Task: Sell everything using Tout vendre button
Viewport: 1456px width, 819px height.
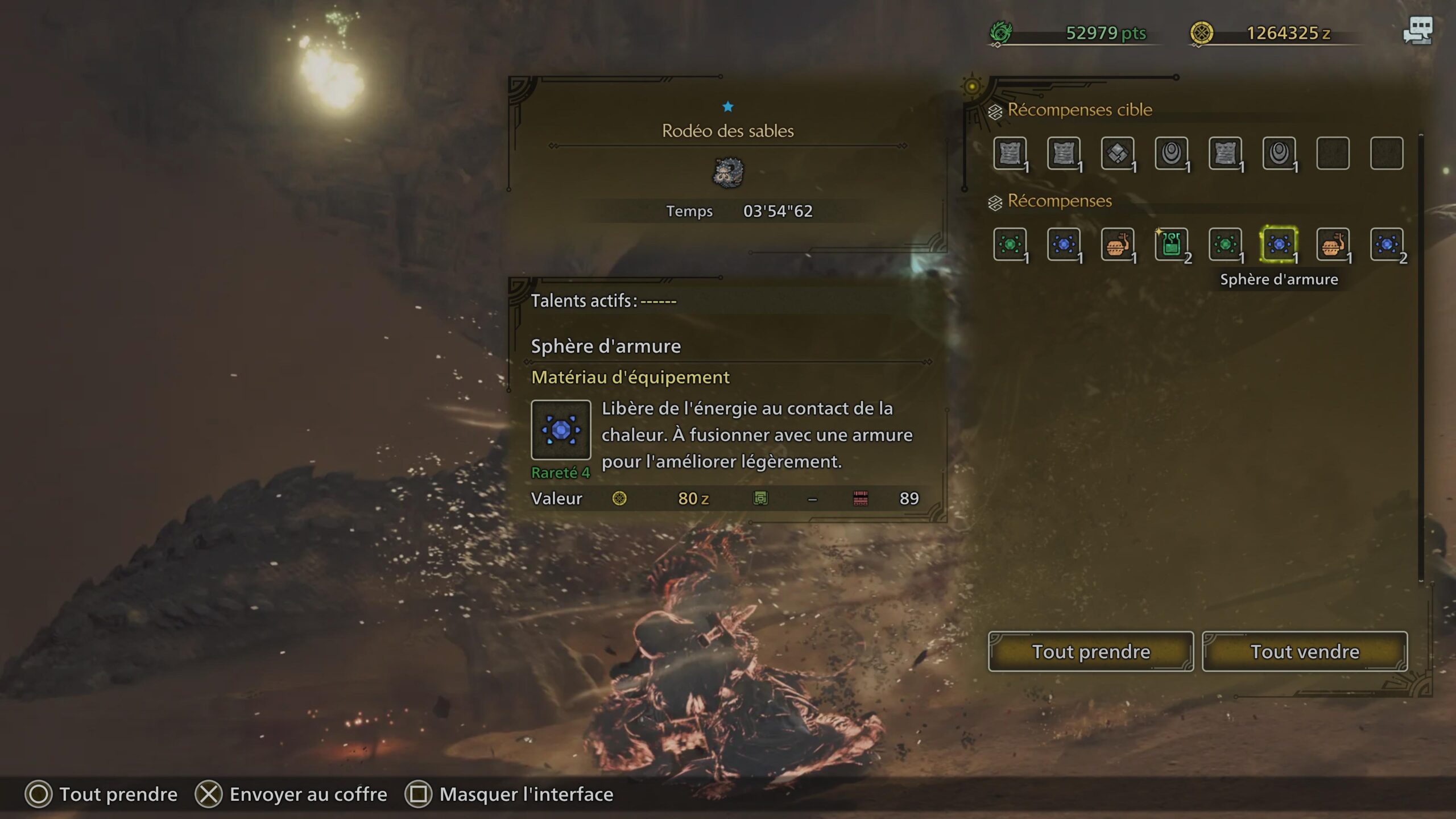Action: click(x=1304, y=651)
